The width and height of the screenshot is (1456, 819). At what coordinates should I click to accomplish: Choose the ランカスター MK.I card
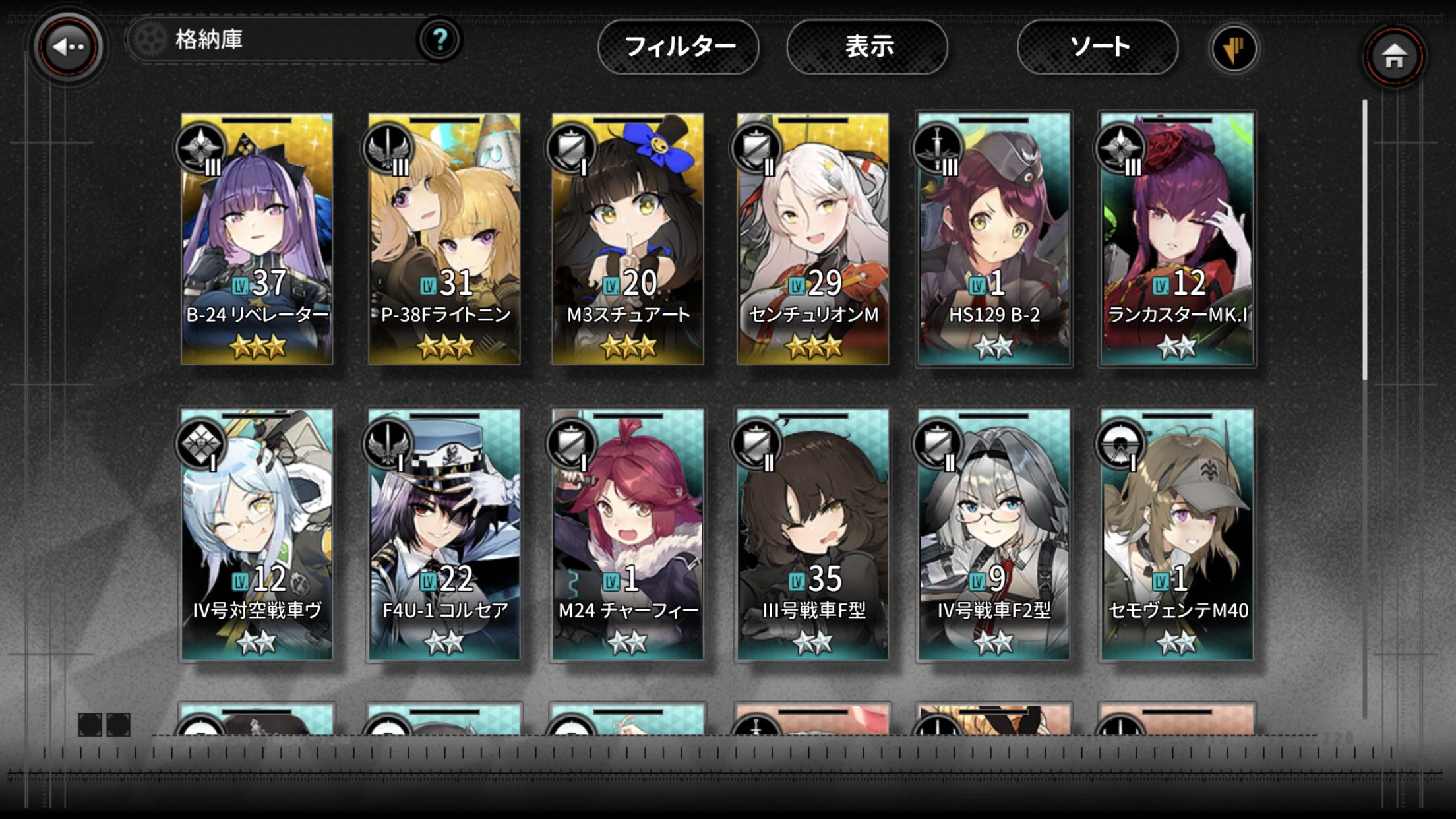pos(1177,239)
